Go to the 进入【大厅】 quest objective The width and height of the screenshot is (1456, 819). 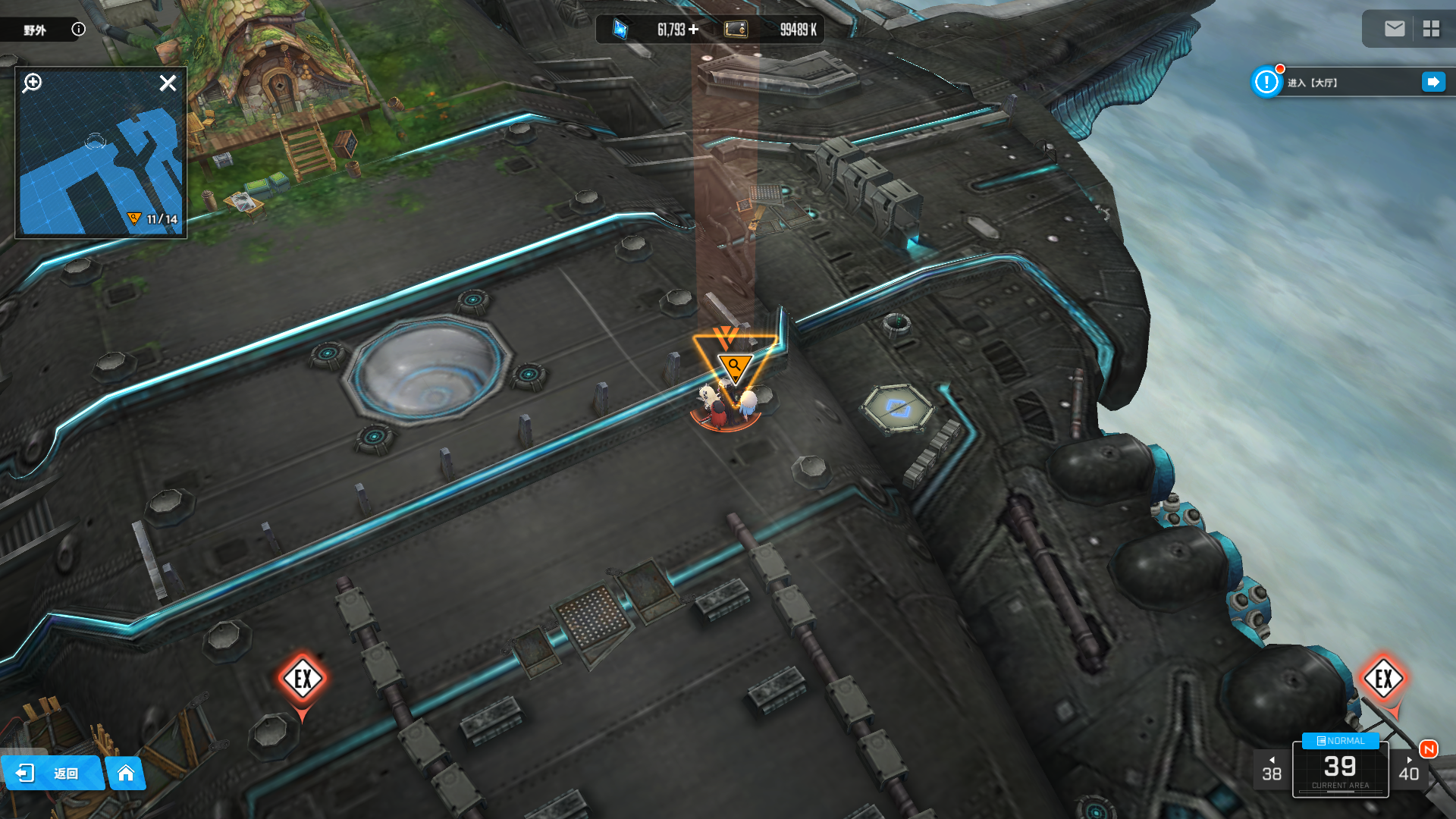click(x=1433, y=82)
